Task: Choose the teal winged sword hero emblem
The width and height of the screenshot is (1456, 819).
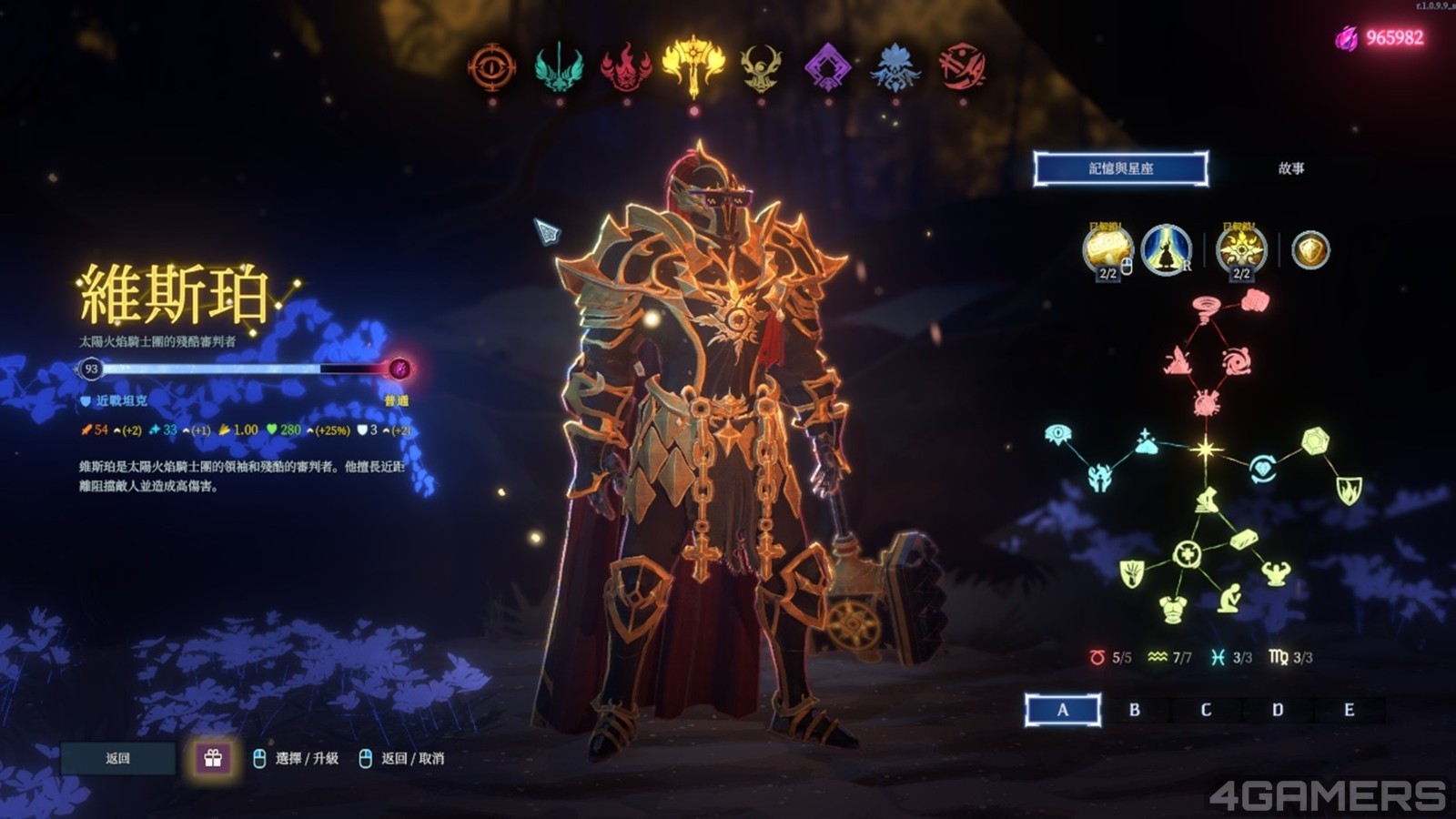Action: pos(559,66)
